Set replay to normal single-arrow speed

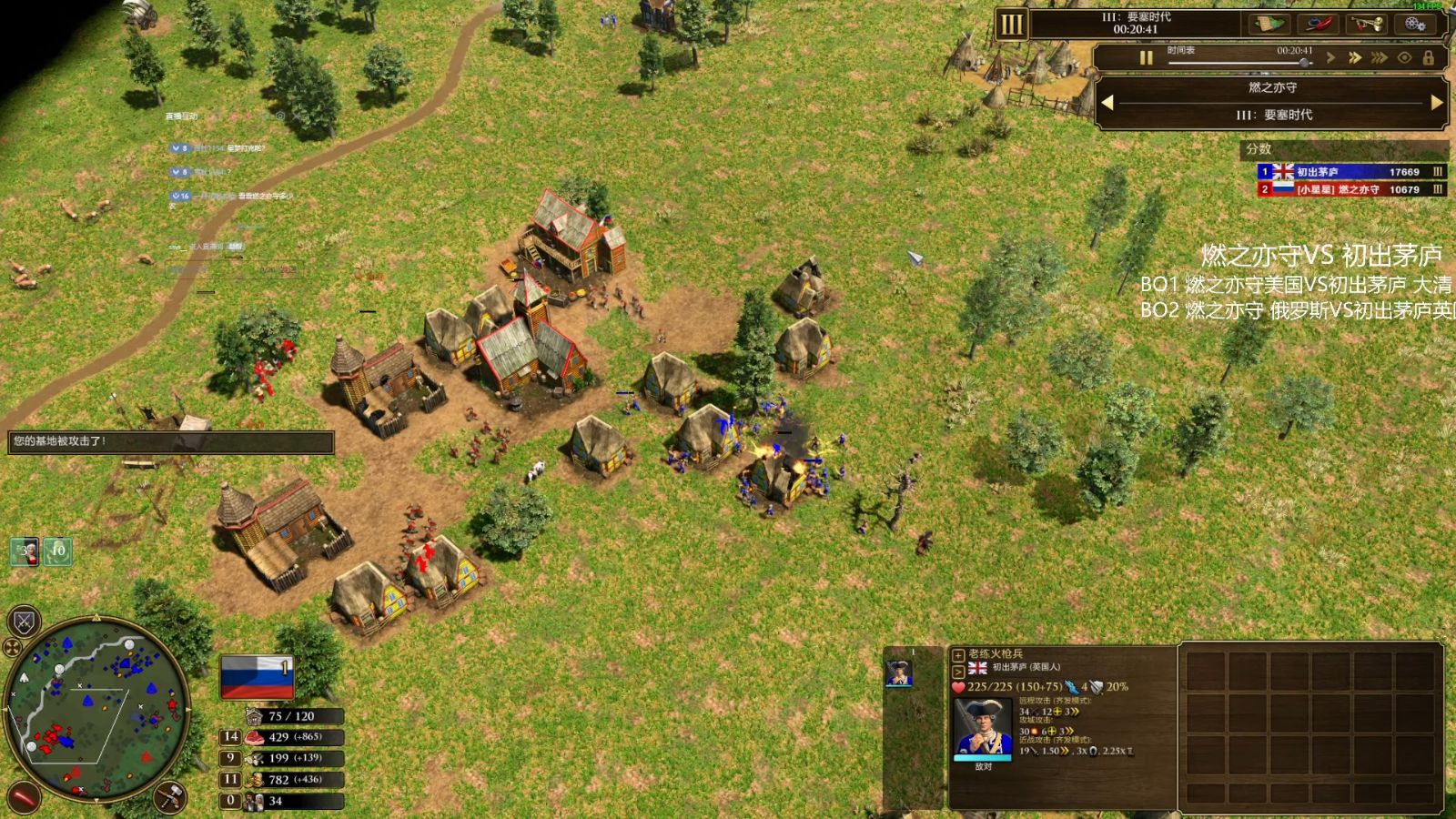(1331, 58)
